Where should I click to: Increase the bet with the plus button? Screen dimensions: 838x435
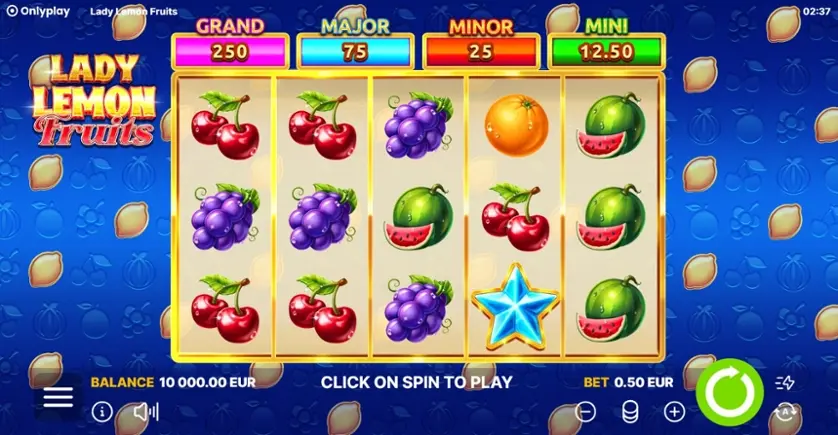coord(675,411)
